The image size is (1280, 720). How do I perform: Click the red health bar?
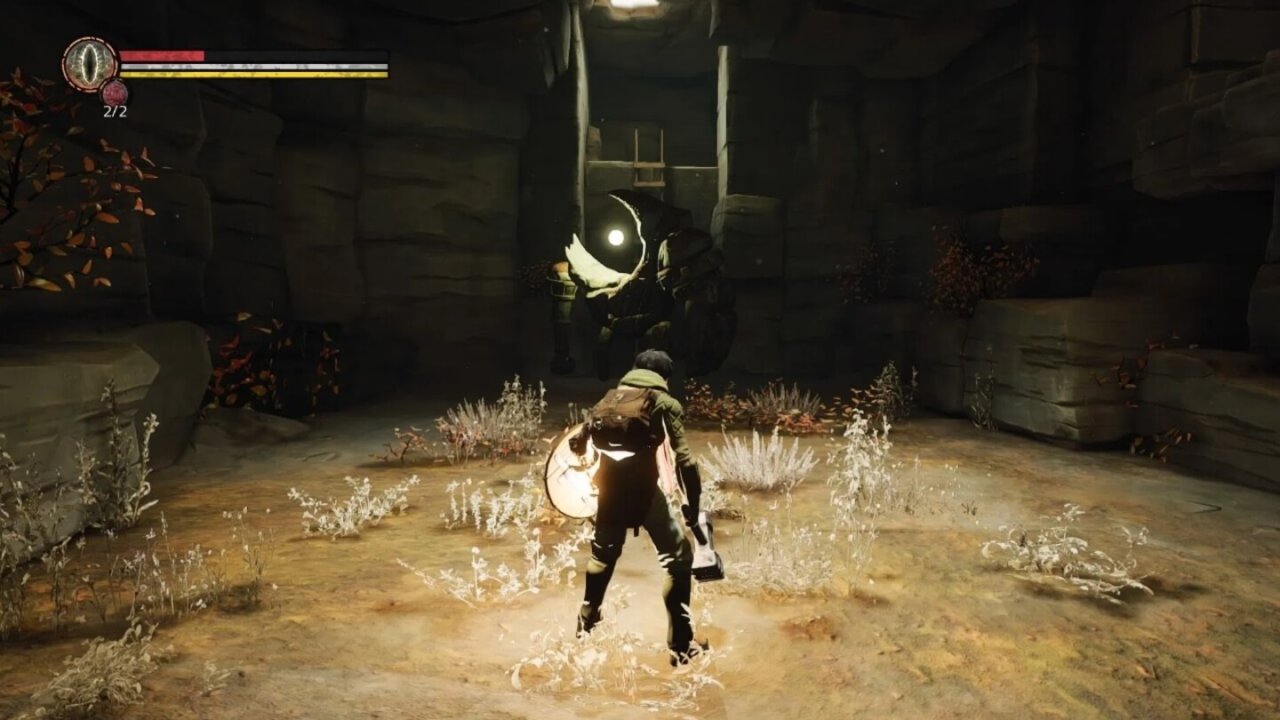[x=160, y=55]
